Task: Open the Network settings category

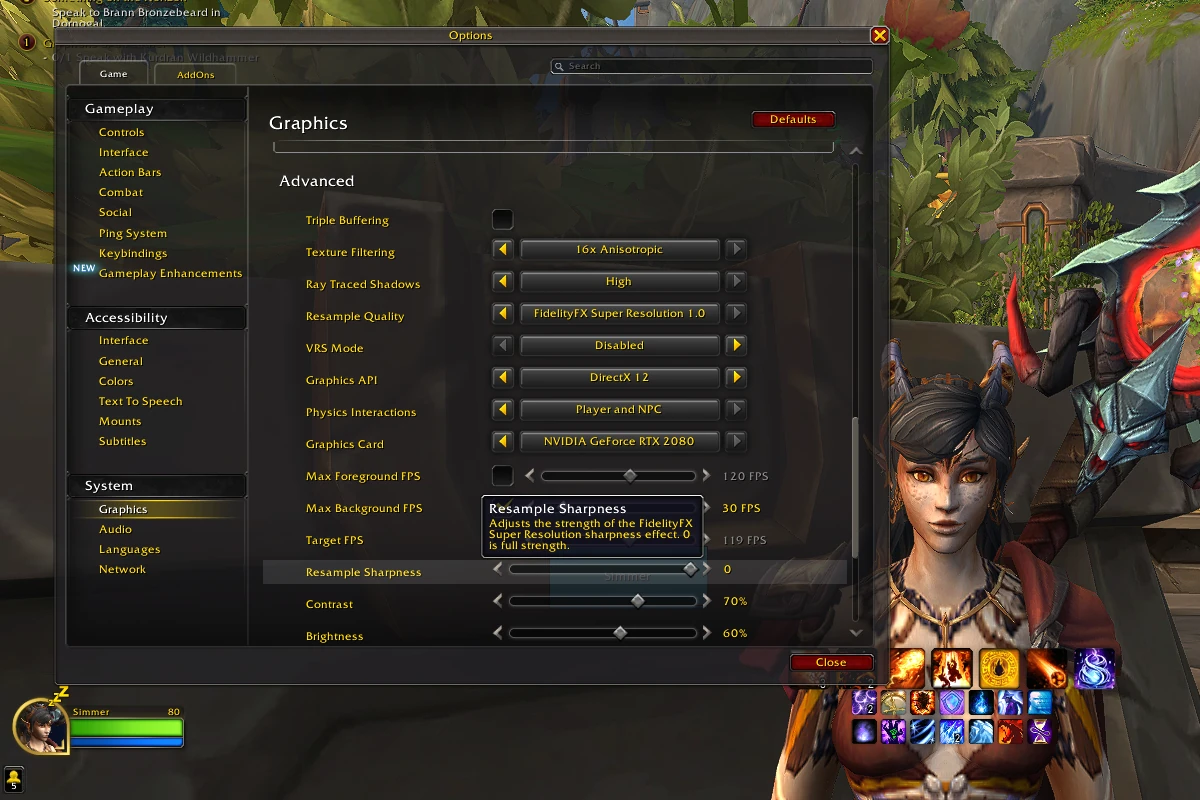Action: point(123,570)
